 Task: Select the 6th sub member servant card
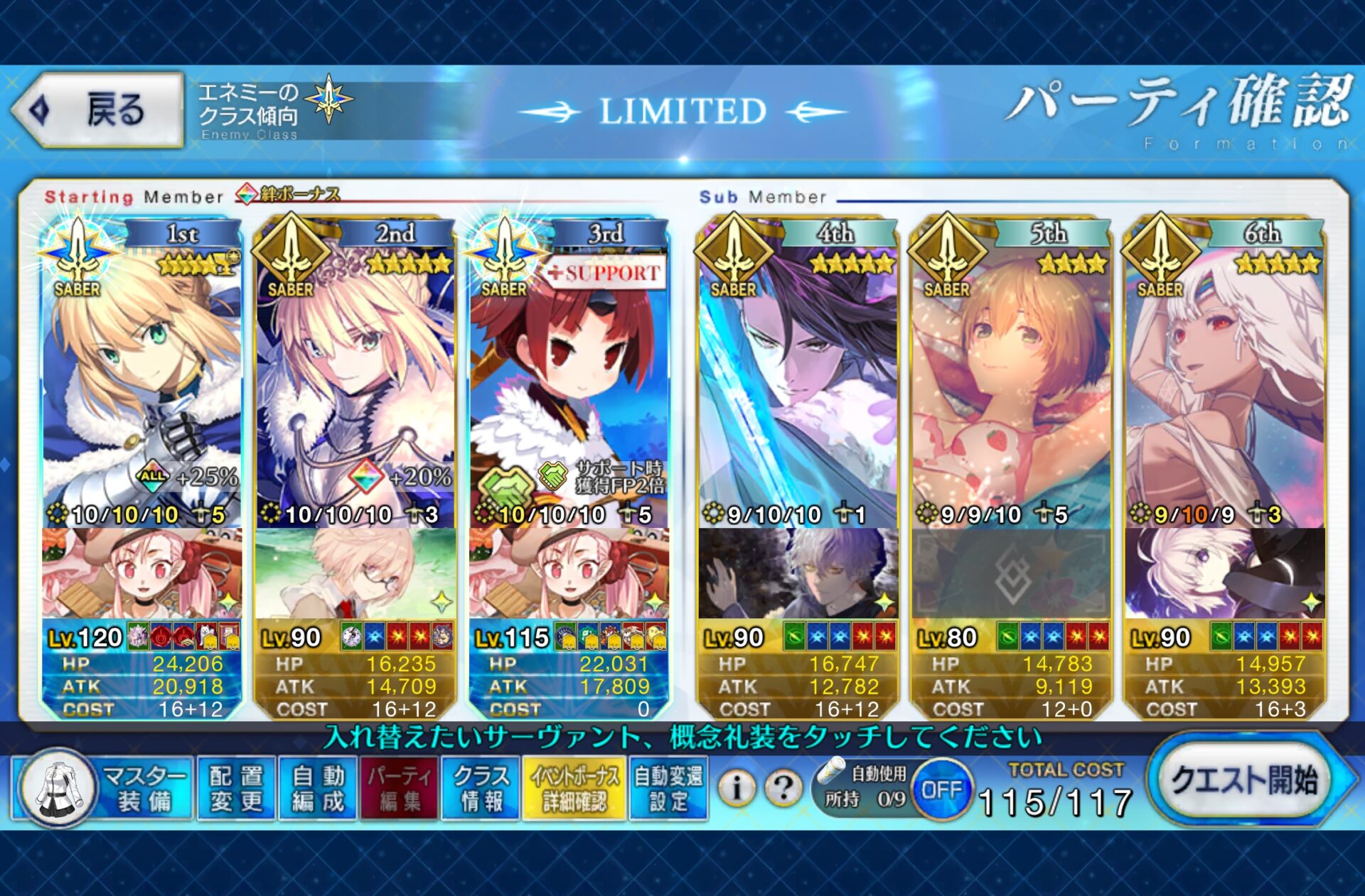(x=1224, y=384)
